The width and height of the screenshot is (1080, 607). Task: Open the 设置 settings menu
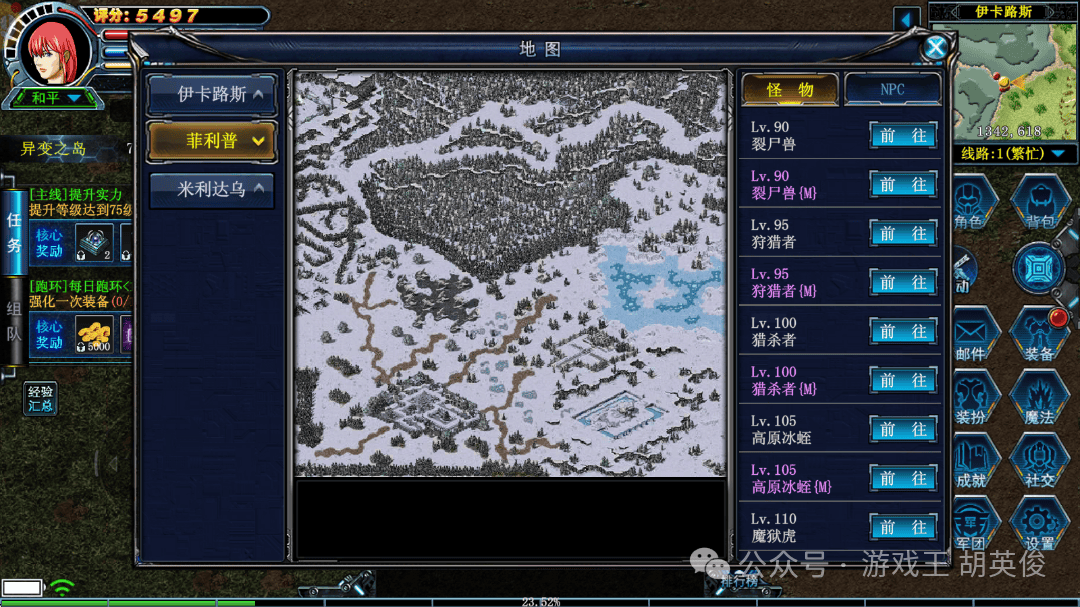click(x=1040, y=525)
